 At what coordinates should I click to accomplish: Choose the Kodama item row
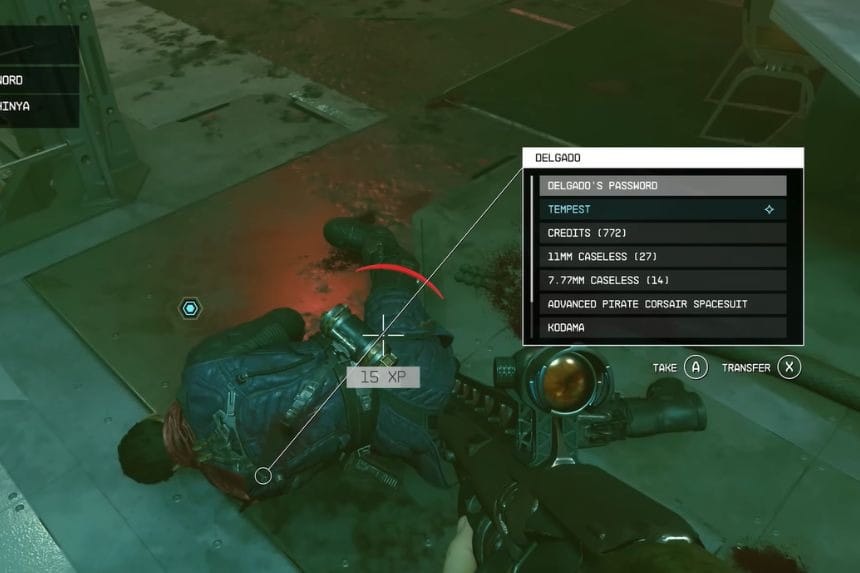[x=662, y=327]
